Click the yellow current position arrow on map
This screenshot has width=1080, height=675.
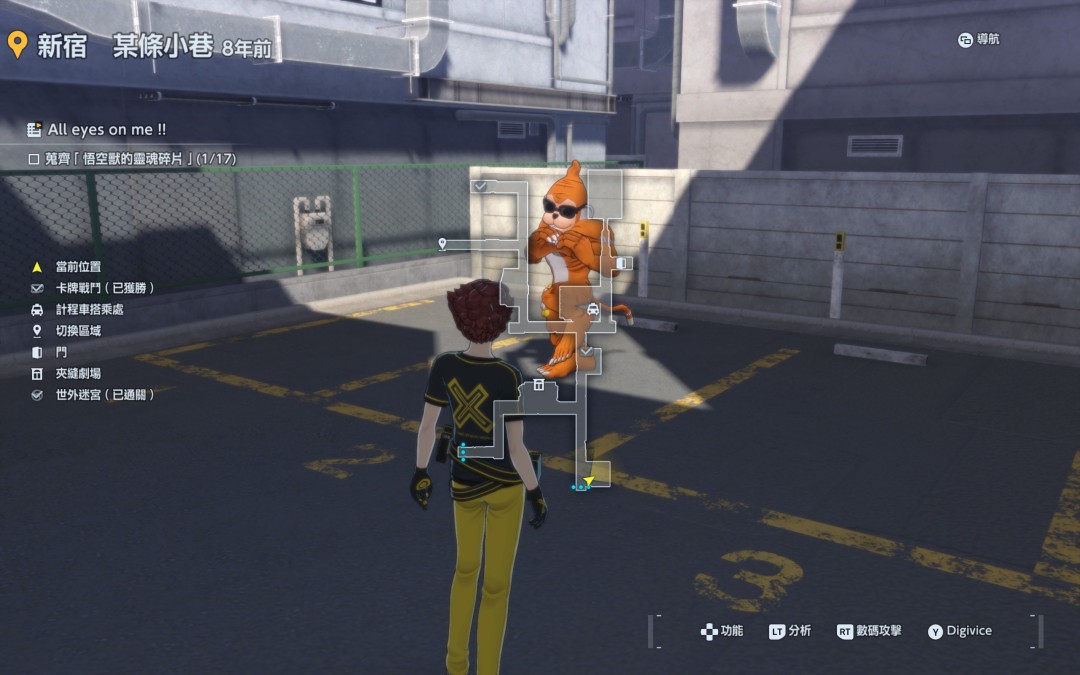tap(589, 481)
